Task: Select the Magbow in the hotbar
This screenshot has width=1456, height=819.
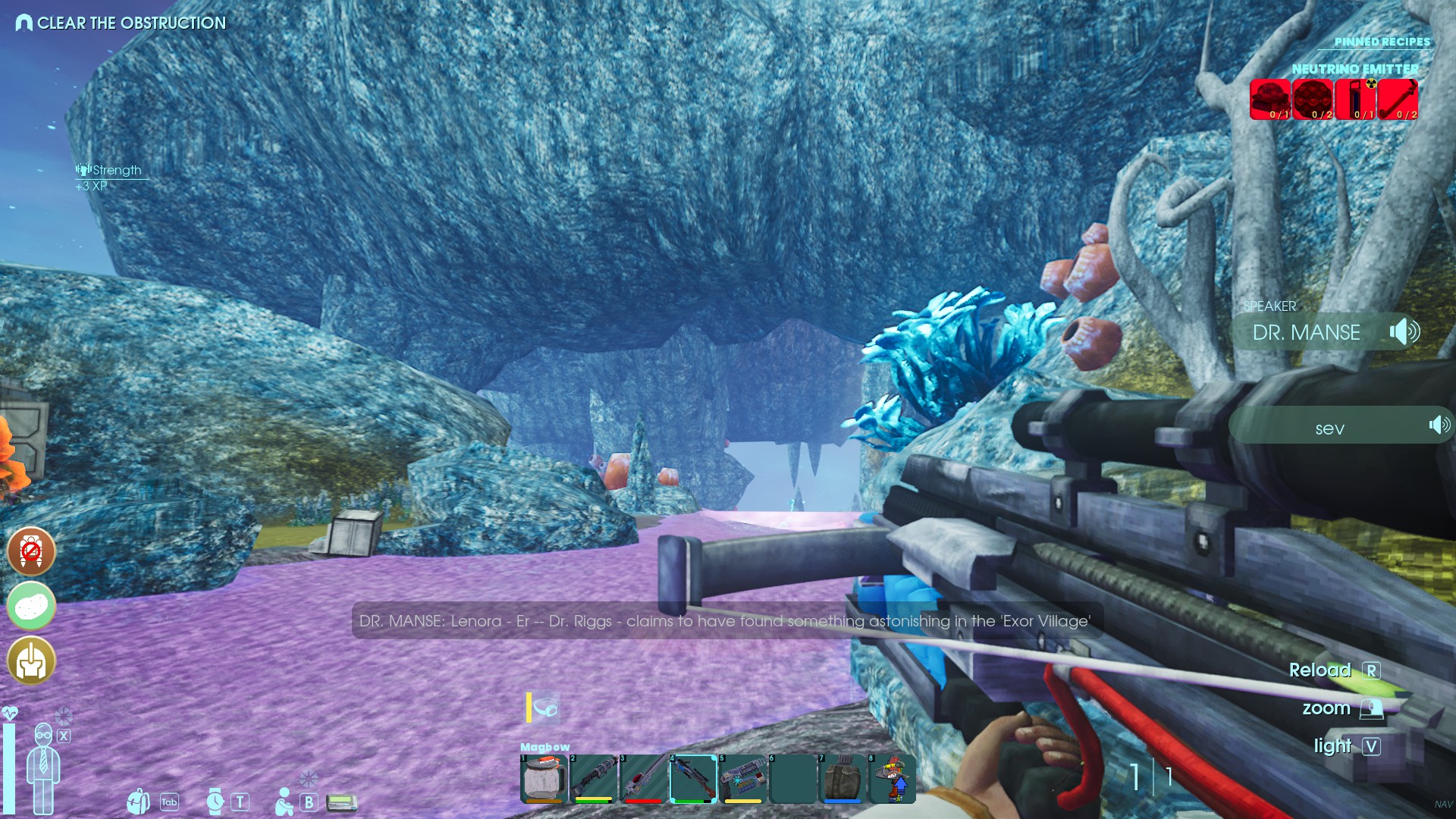Action: pyautogui.click(x=693, y=779)
